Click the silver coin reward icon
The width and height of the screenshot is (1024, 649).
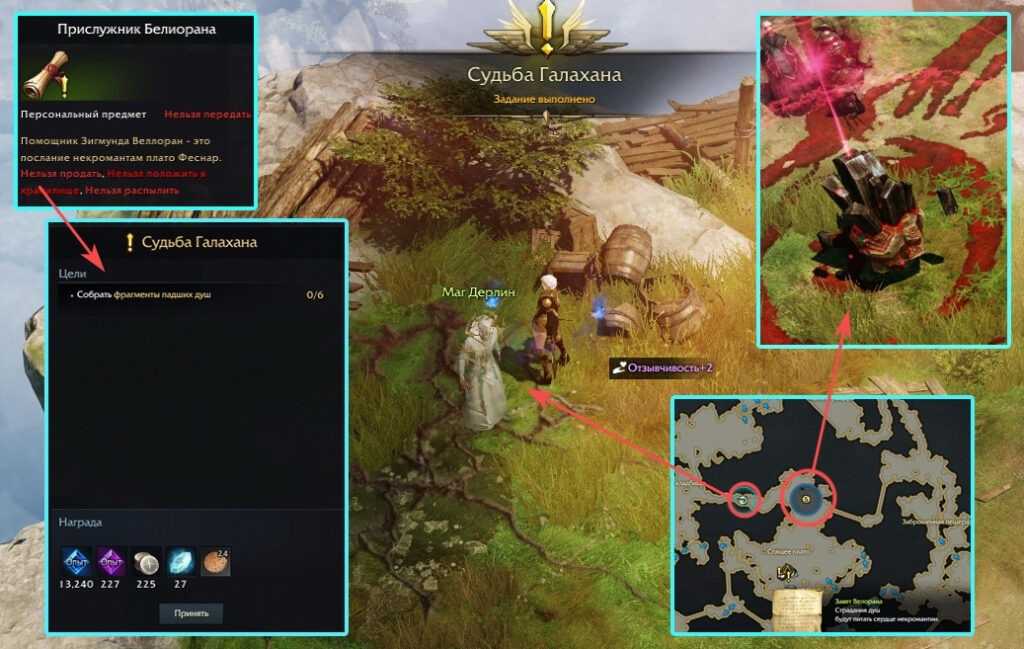[146, 563]
